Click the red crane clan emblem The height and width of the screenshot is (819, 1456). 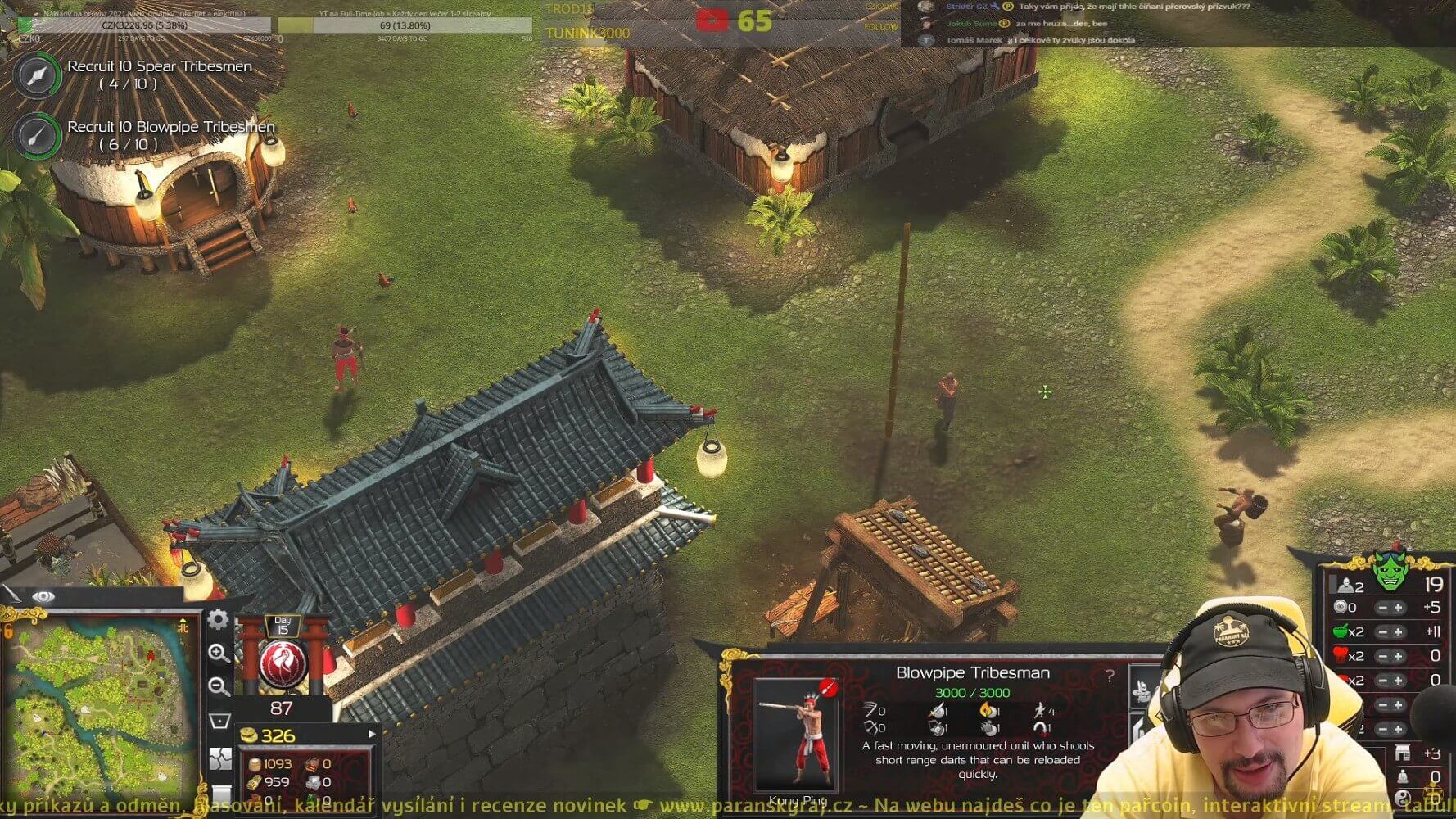pos(283,663)
